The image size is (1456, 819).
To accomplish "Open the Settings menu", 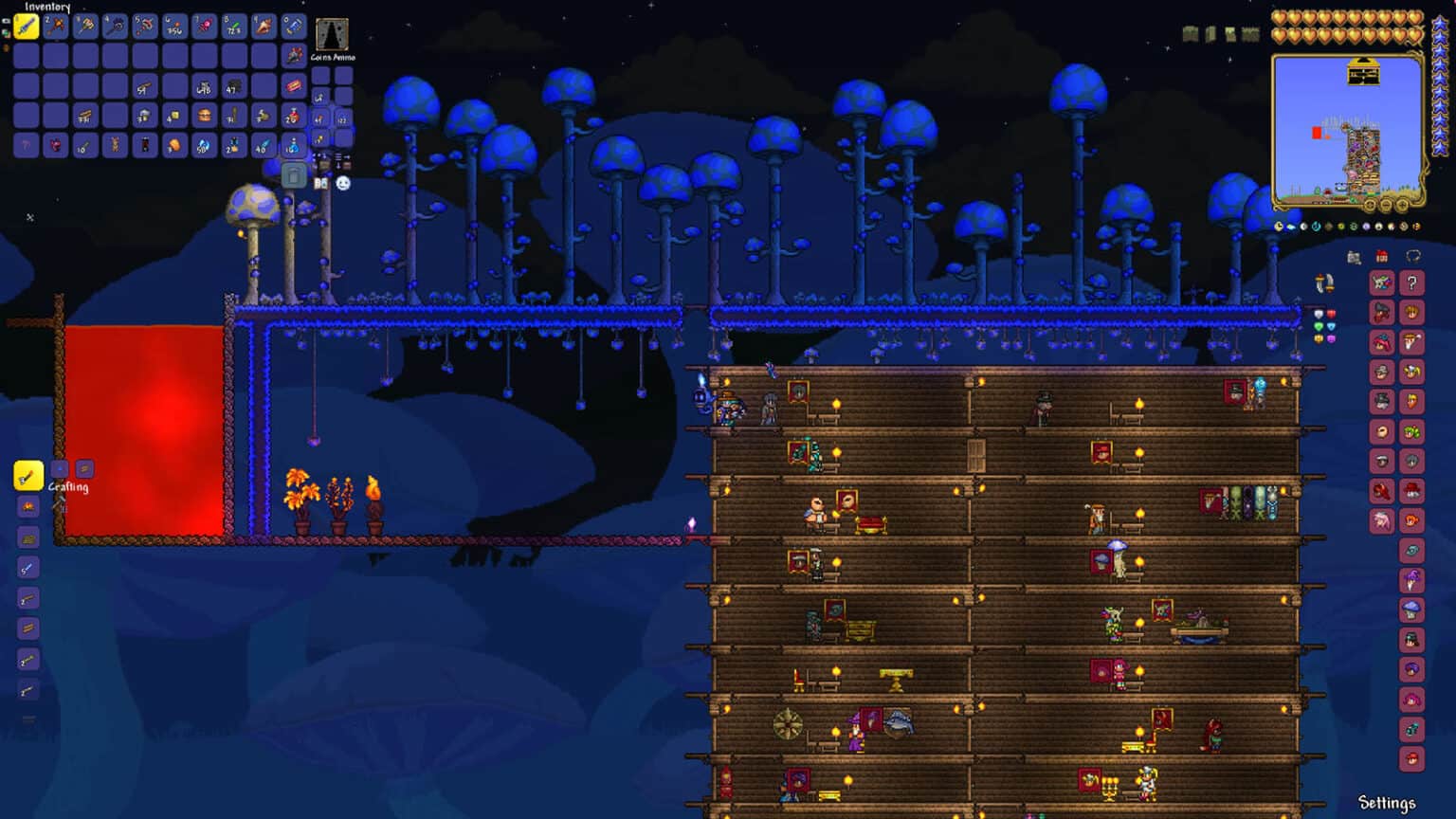I will [x=1388, y=802].
